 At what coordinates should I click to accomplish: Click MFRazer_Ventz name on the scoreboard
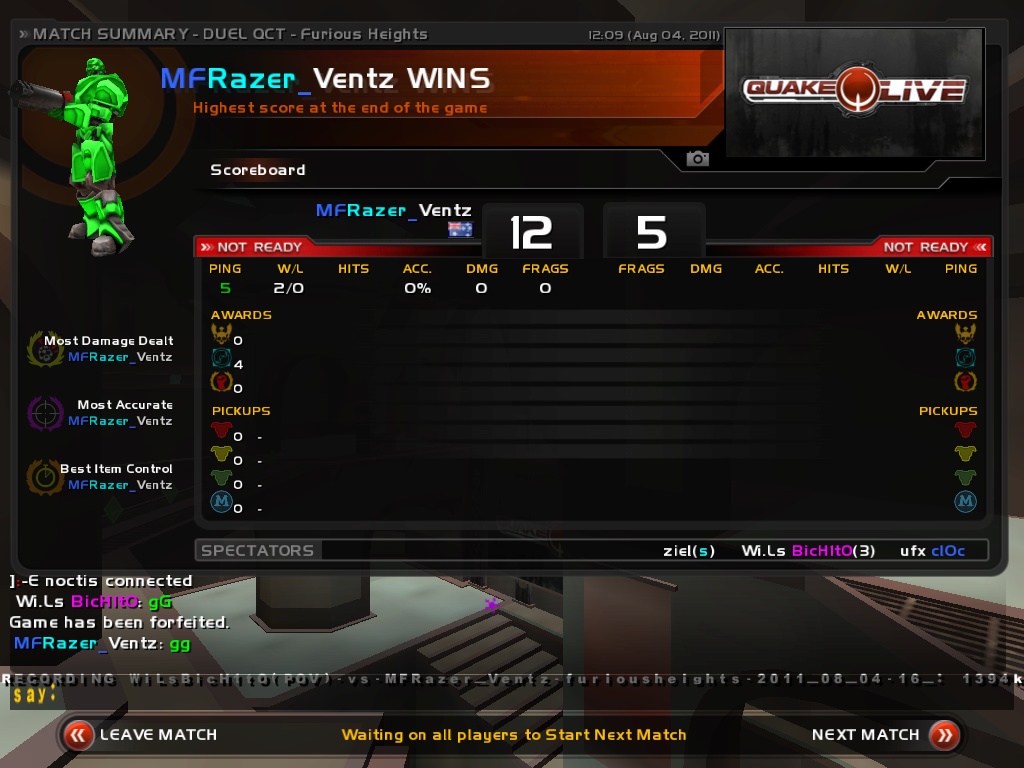click(x=393, y=210)
